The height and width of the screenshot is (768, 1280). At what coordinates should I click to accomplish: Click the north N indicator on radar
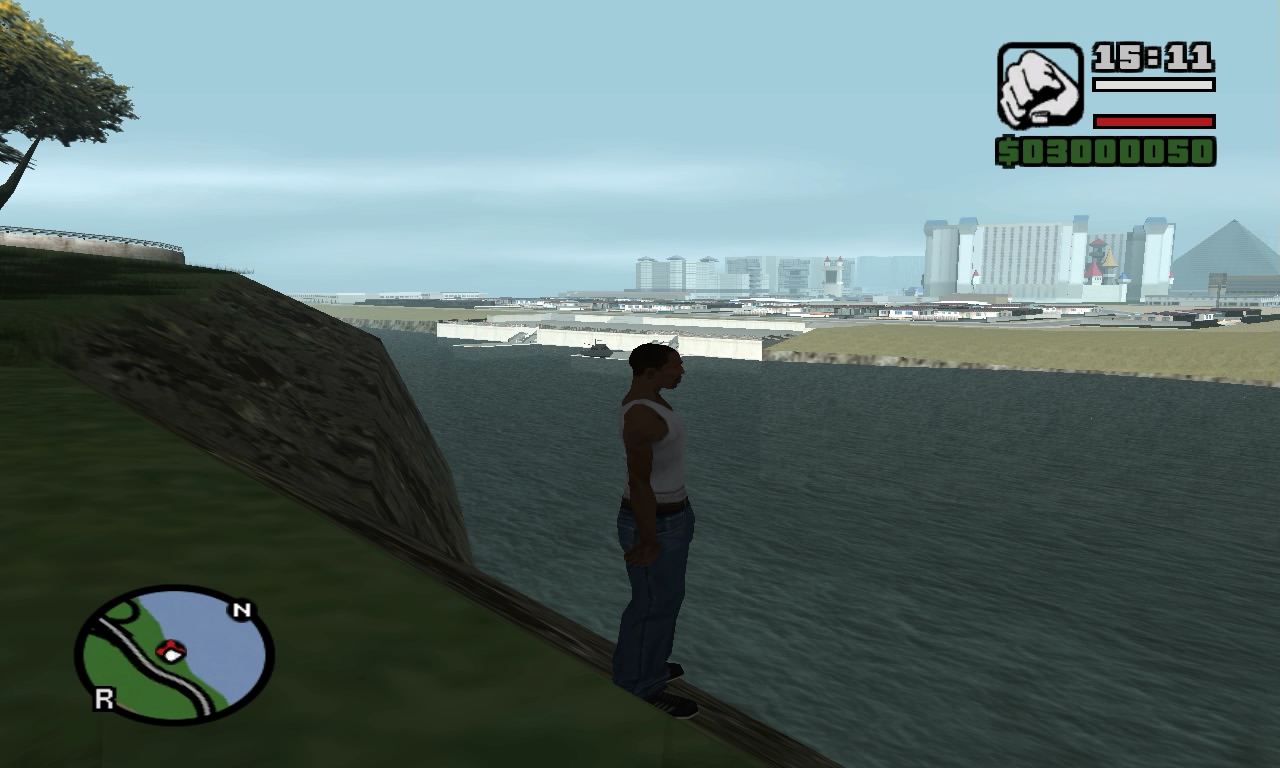(241, 610)
